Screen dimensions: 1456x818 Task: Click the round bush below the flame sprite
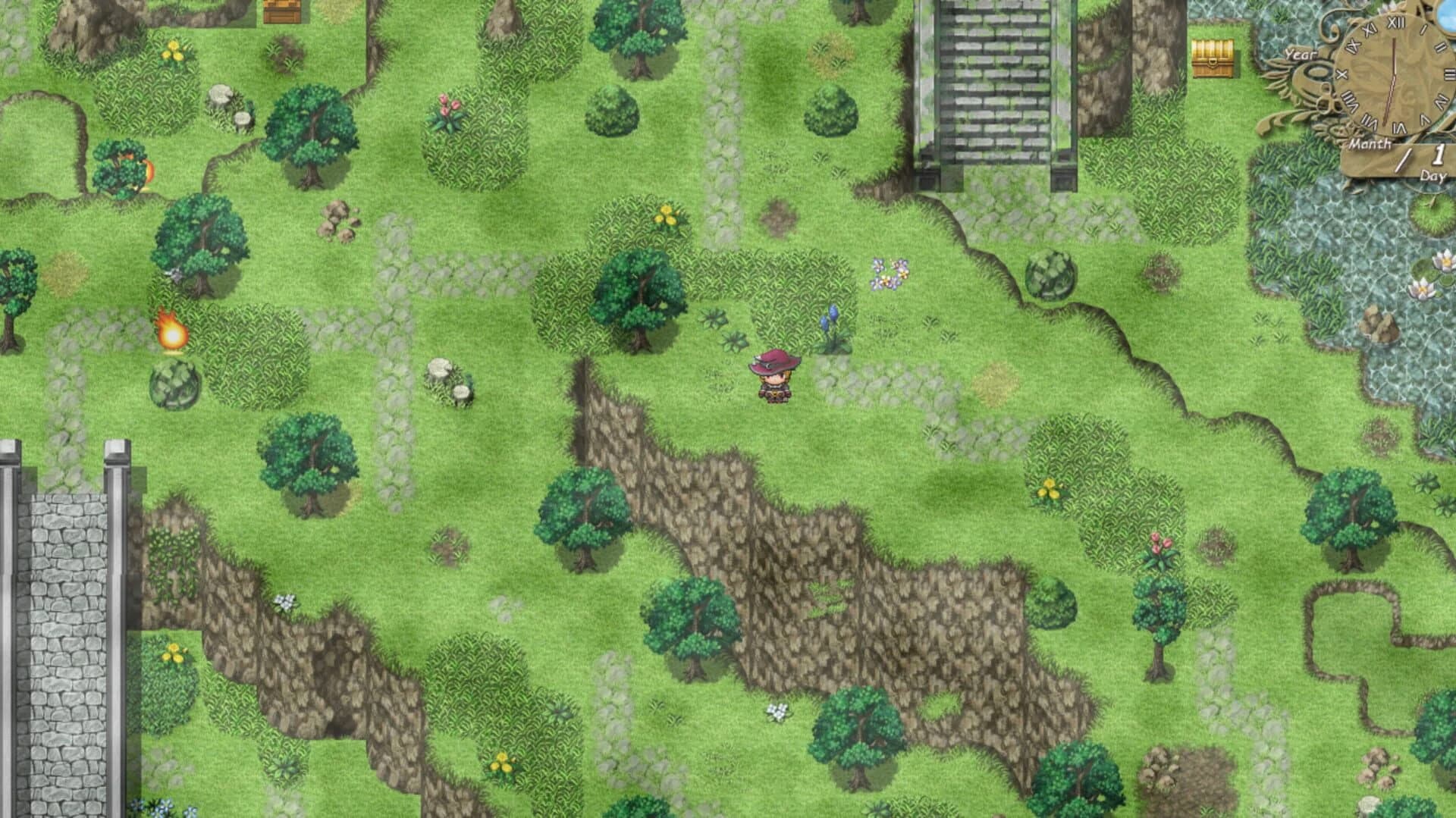(173, 383)
